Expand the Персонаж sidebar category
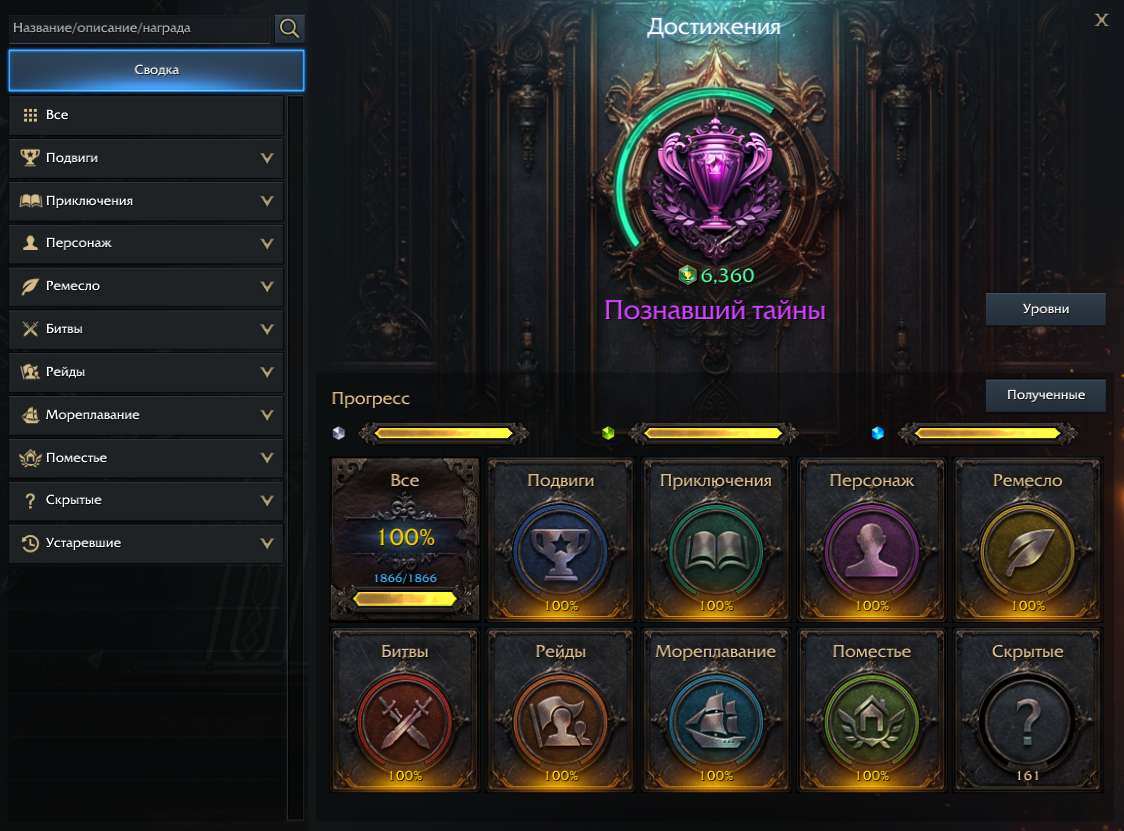 click(146, 243)
